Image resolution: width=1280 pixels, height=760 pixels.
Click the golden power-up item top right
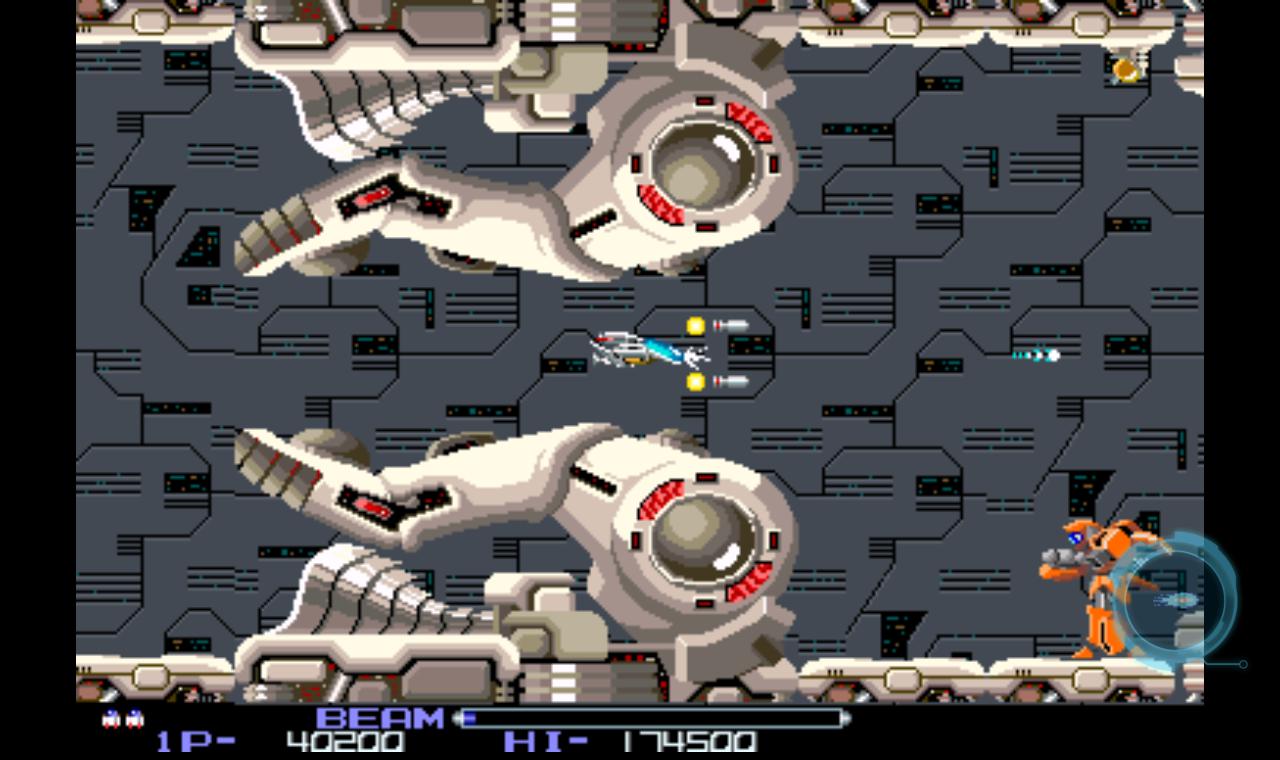1125,71
